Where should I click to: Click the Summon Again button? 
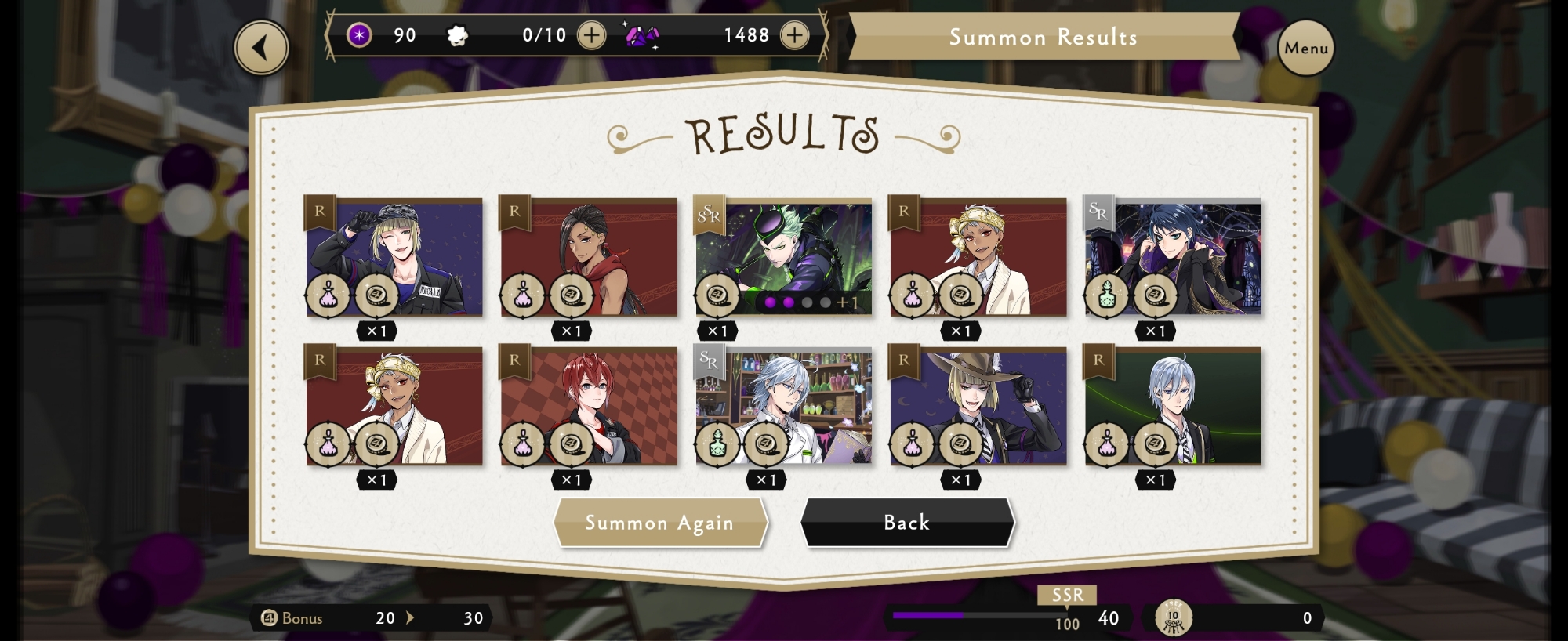click(x=659, y=523)
